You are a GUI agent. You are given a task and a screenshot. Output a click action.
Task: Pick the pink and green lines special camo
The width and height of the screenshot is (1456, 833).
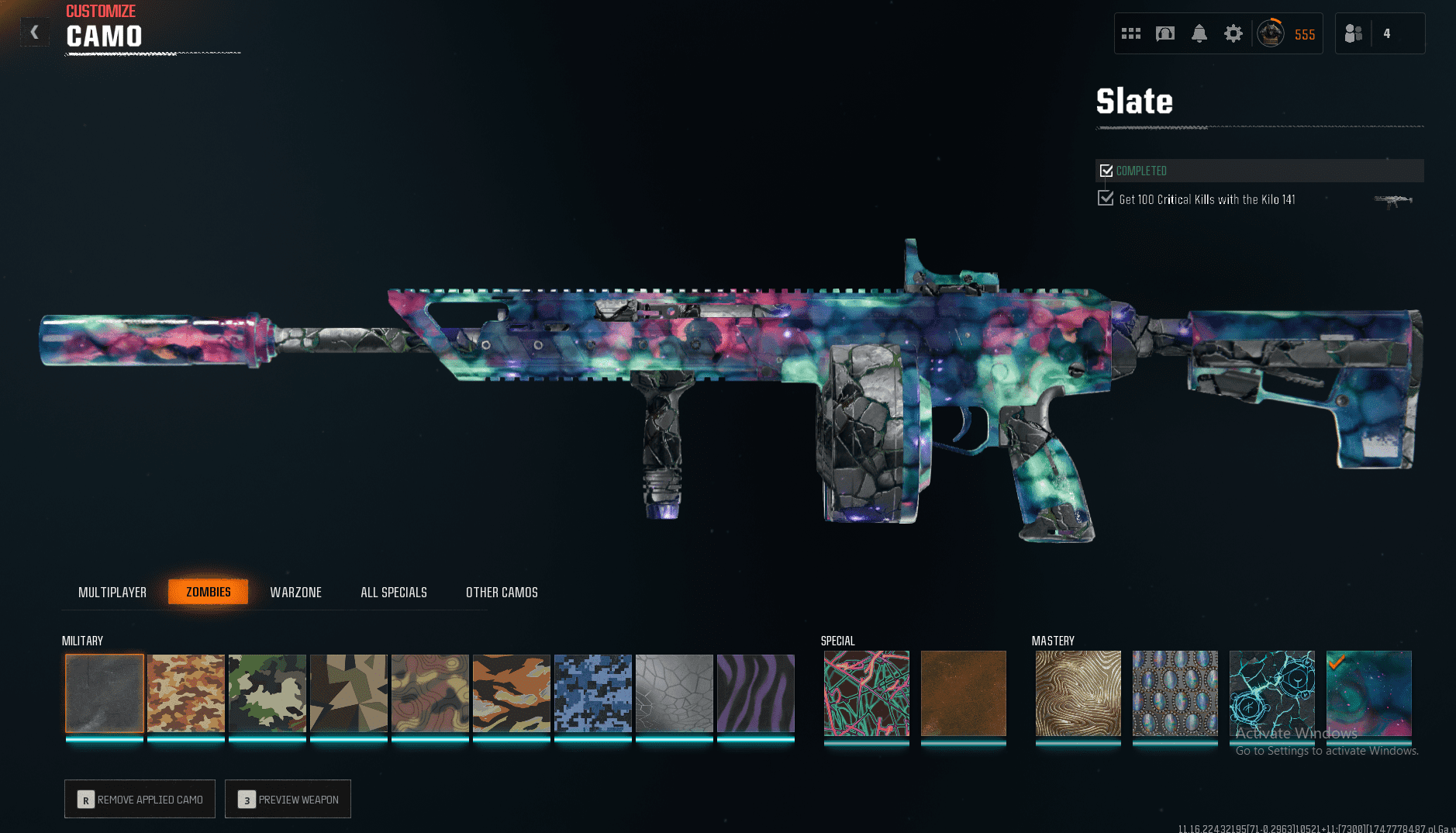pyautogui.click(x=867, y=693)
